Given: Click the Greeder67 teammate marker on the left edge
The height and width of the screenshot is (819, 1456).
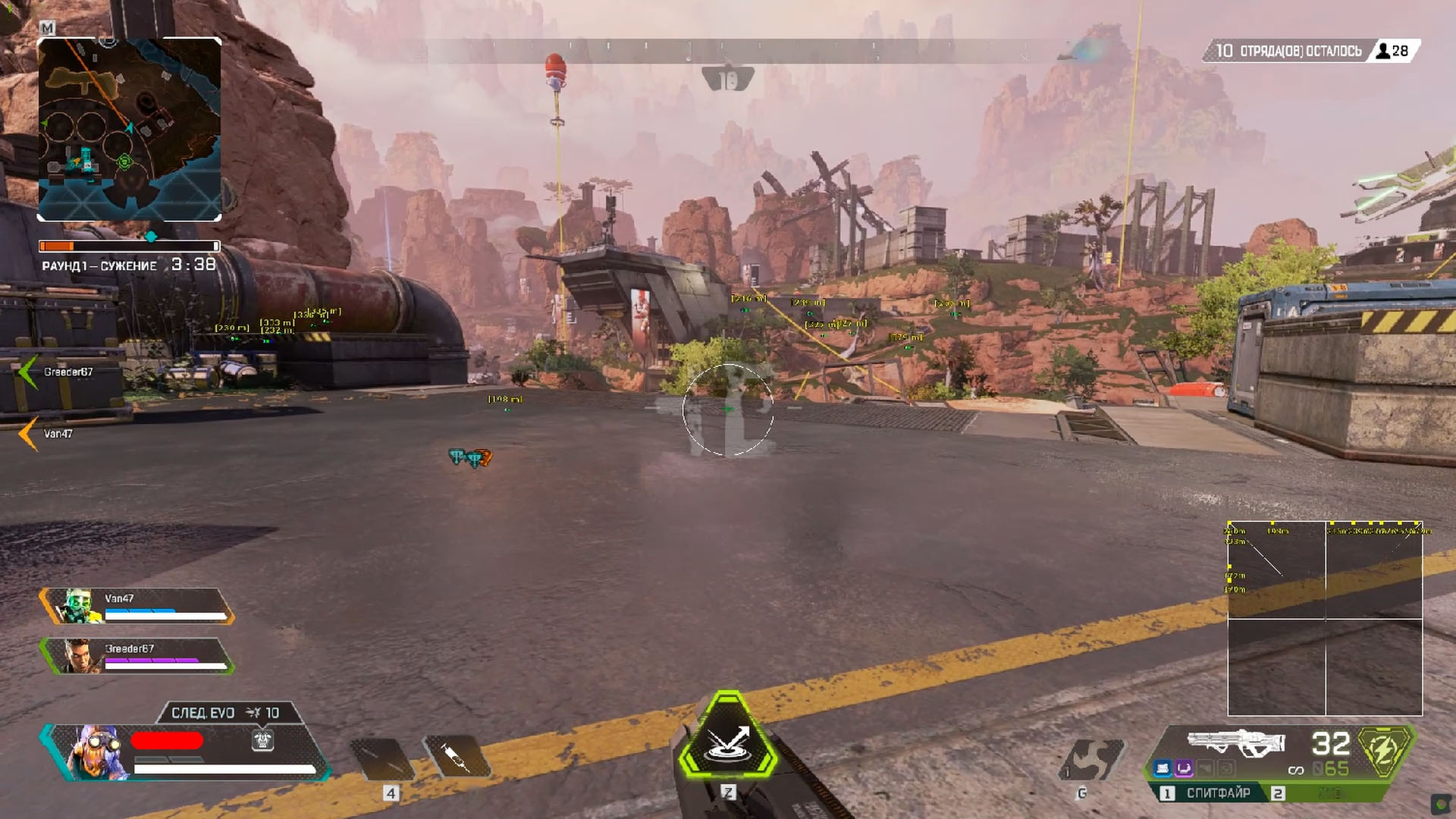Looking at the screenshot, I should click(x=30, y=372).
